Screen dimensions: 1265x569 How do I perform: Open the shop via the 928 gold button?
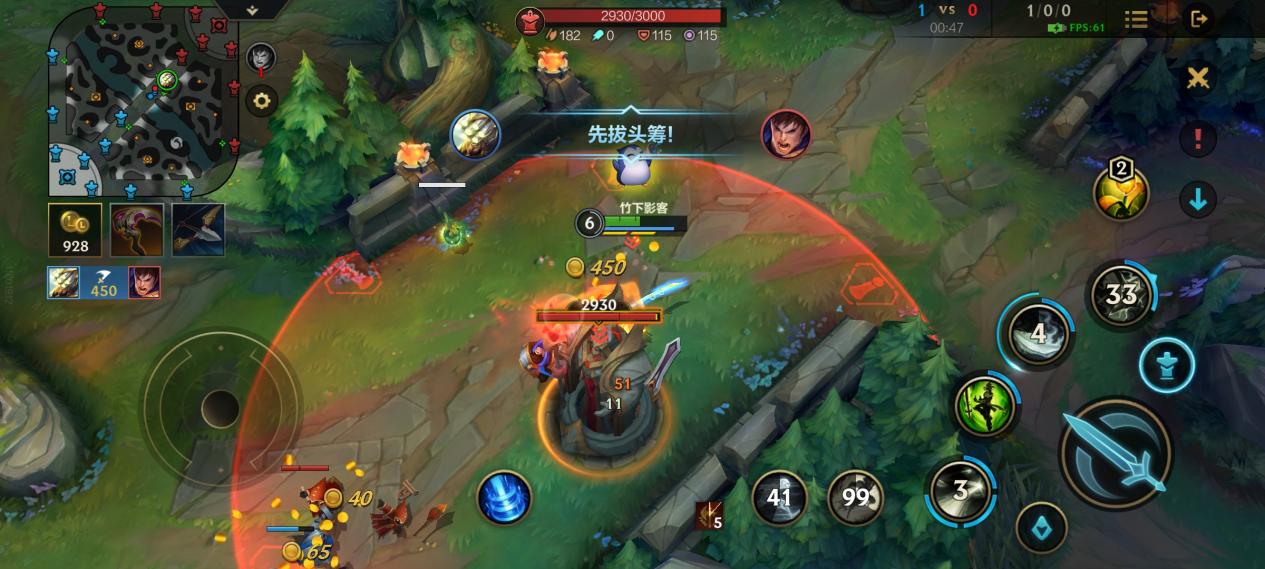[76, 230]
